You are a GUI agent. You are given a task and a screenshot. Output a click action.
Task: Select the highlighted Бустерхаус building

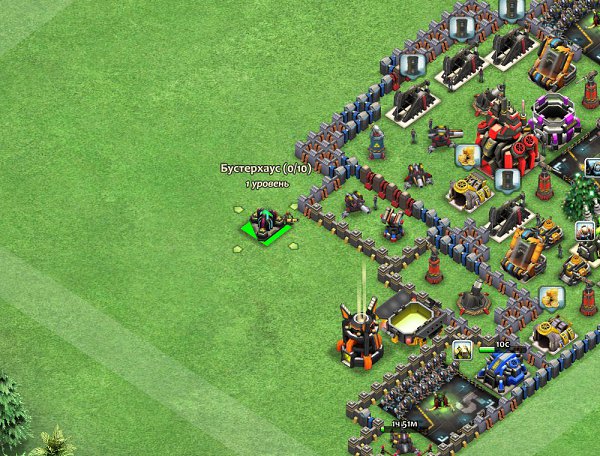[266, 225]
